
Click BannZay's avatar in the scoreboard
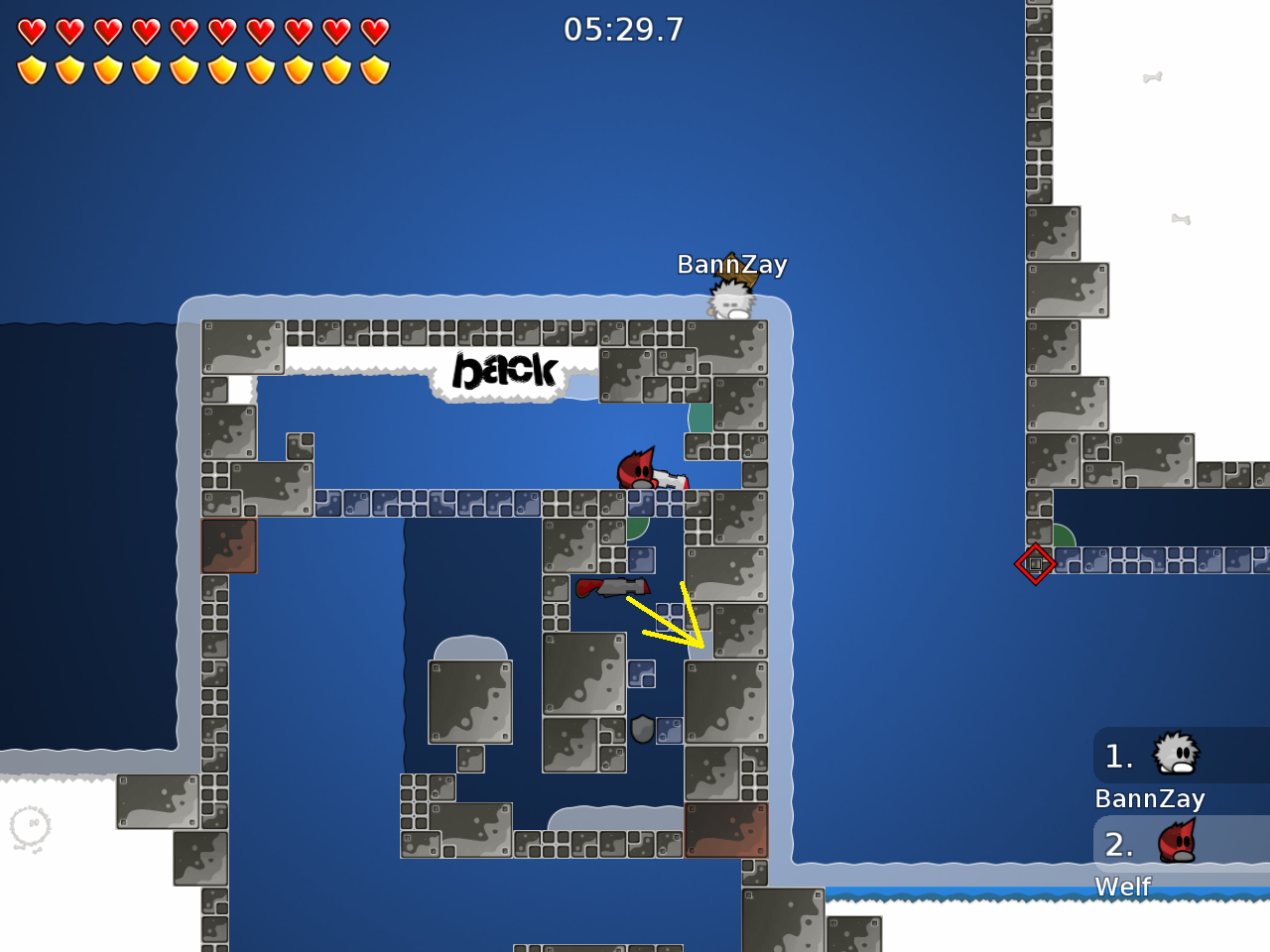(1176, 756)
